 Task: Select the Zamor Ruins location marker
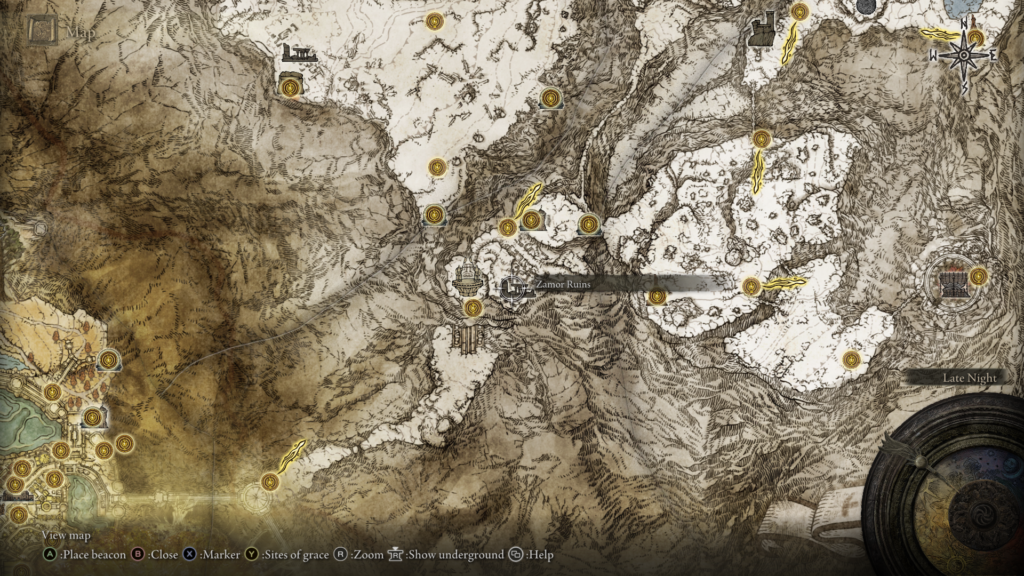point(516,289)
